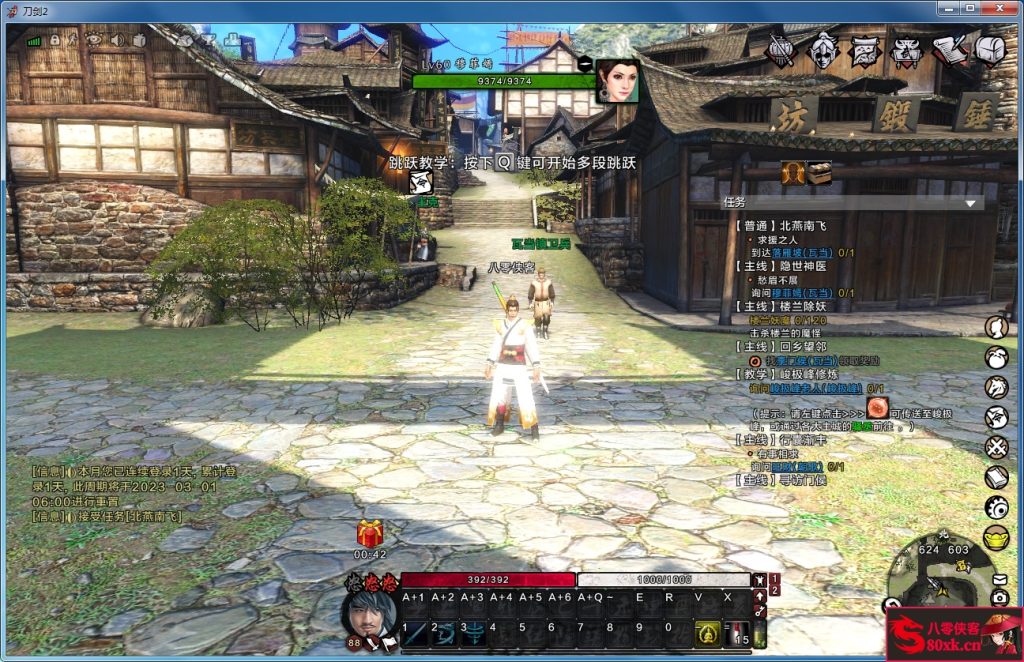Activate the sword skill in slot 1
Screen dimensions: 1024x662
[414, 633]
